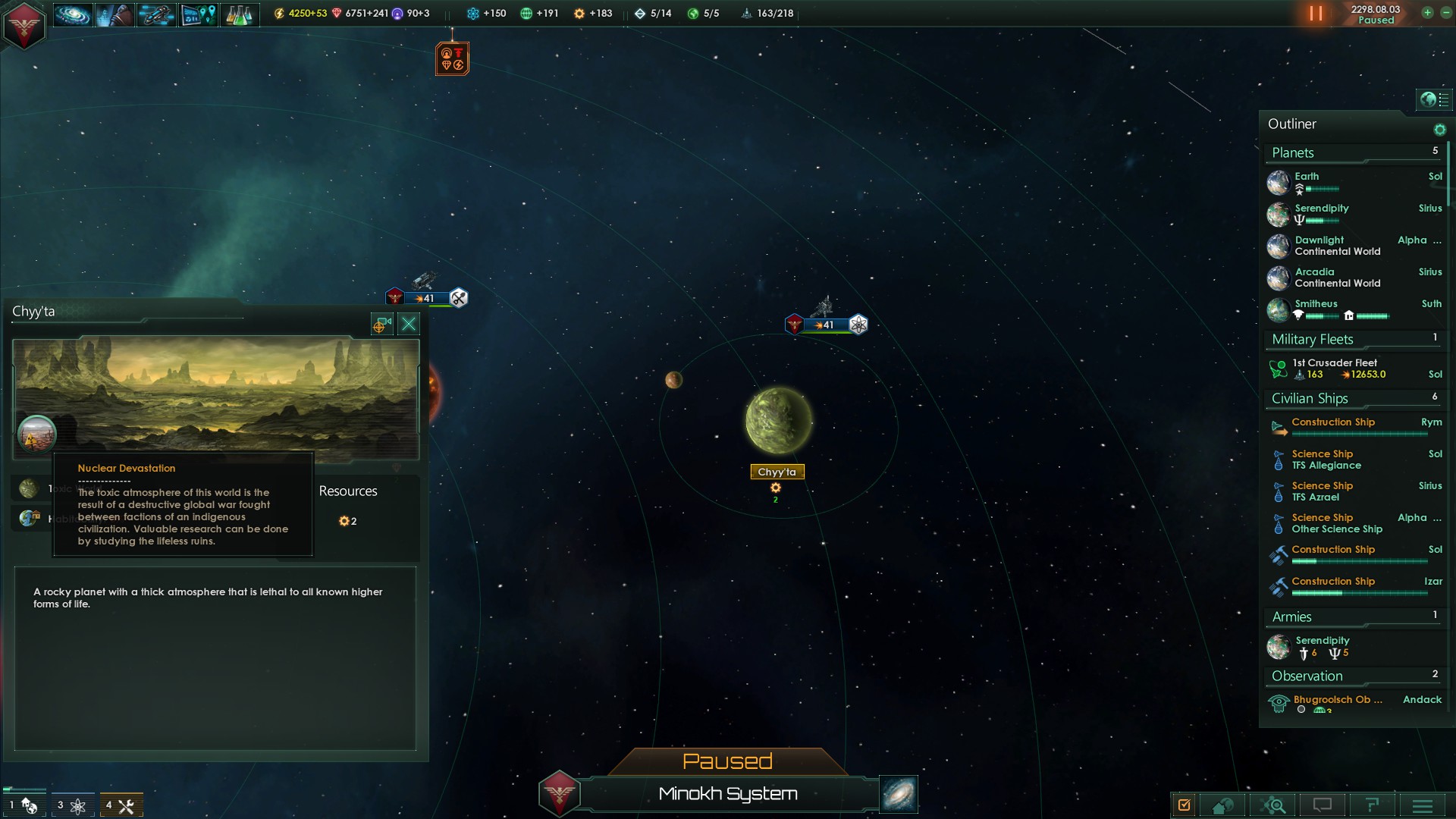Open the empire emblem menu
Image resolution: width=1456 pixels, height=819 pixels.
pyautogui.click(x=24, y=25)
